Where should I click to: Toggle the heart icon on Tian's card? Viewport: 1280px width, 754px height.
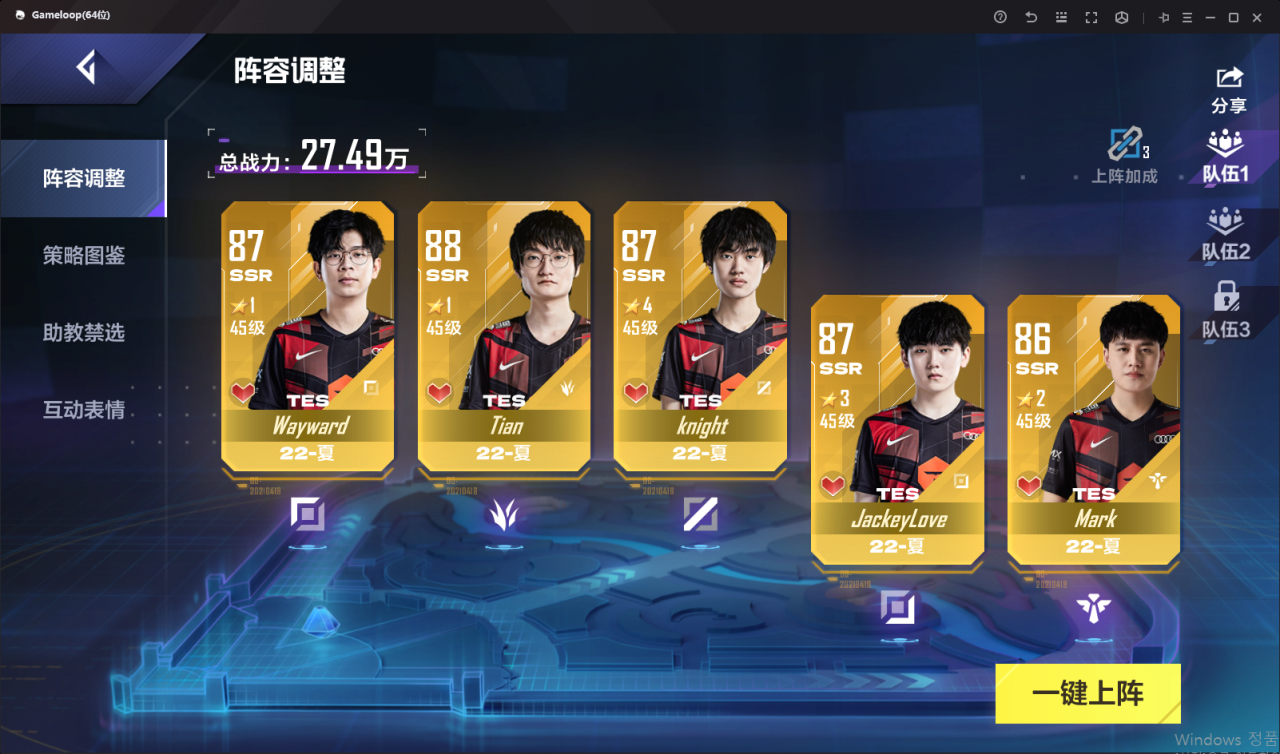click(x=440, y=392)
